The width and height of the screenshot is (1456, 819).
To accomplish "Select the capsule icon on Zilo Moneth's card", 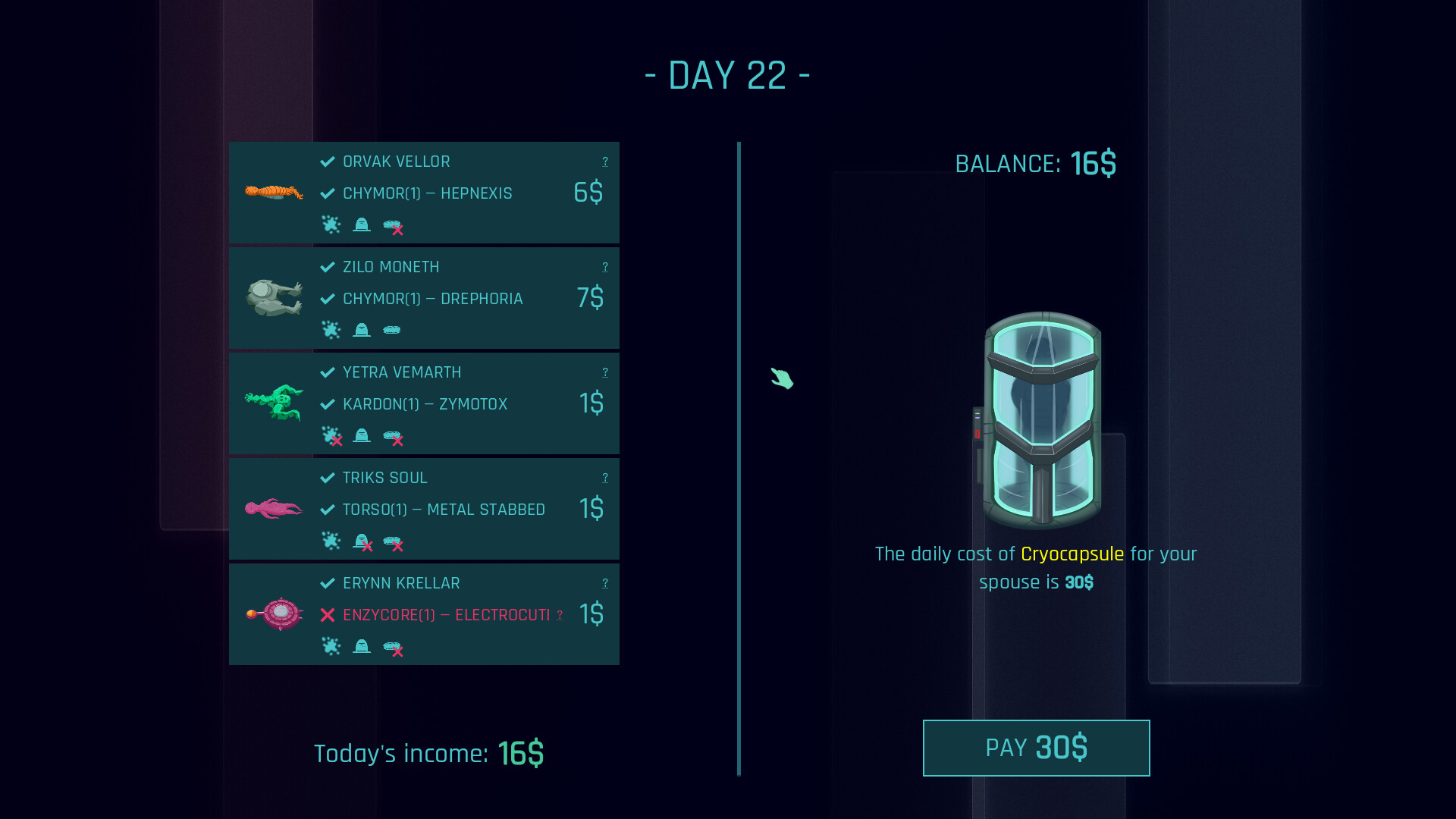I will [x=362, y=330].
